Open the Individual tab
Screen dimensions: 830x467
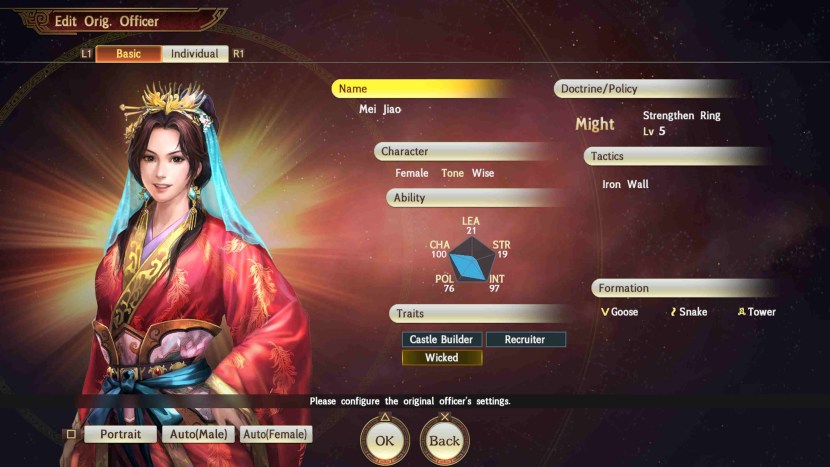pos(194,54)
